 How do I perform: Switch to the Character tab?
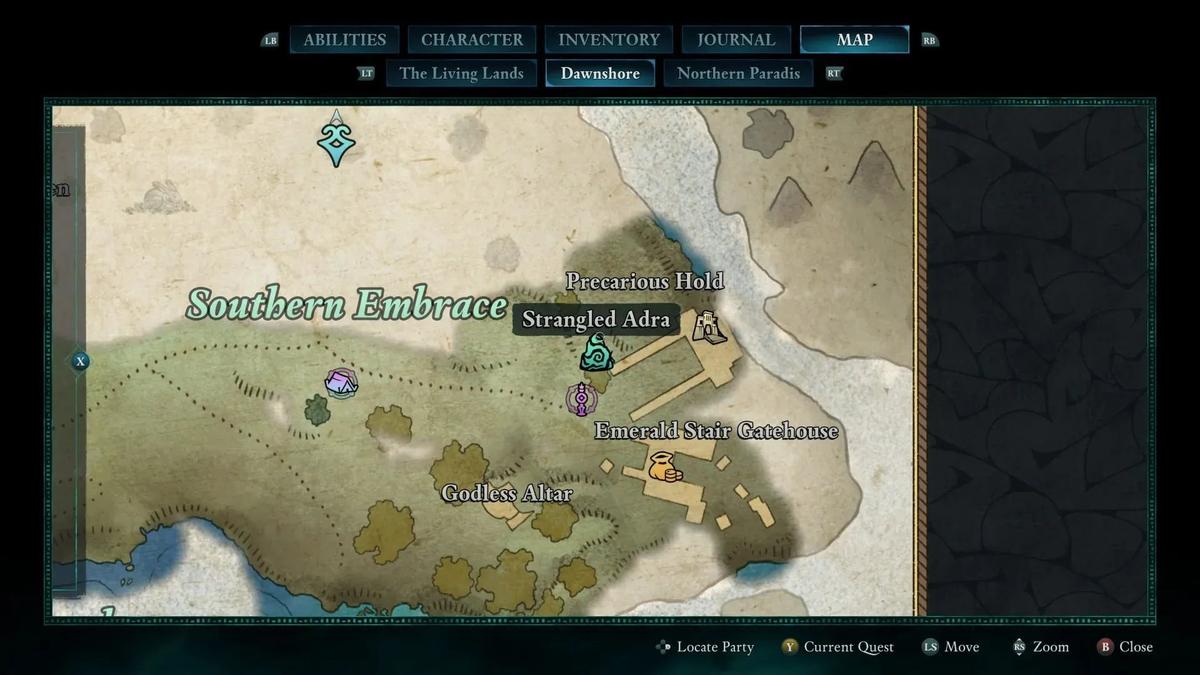click(x=472, y=40)
